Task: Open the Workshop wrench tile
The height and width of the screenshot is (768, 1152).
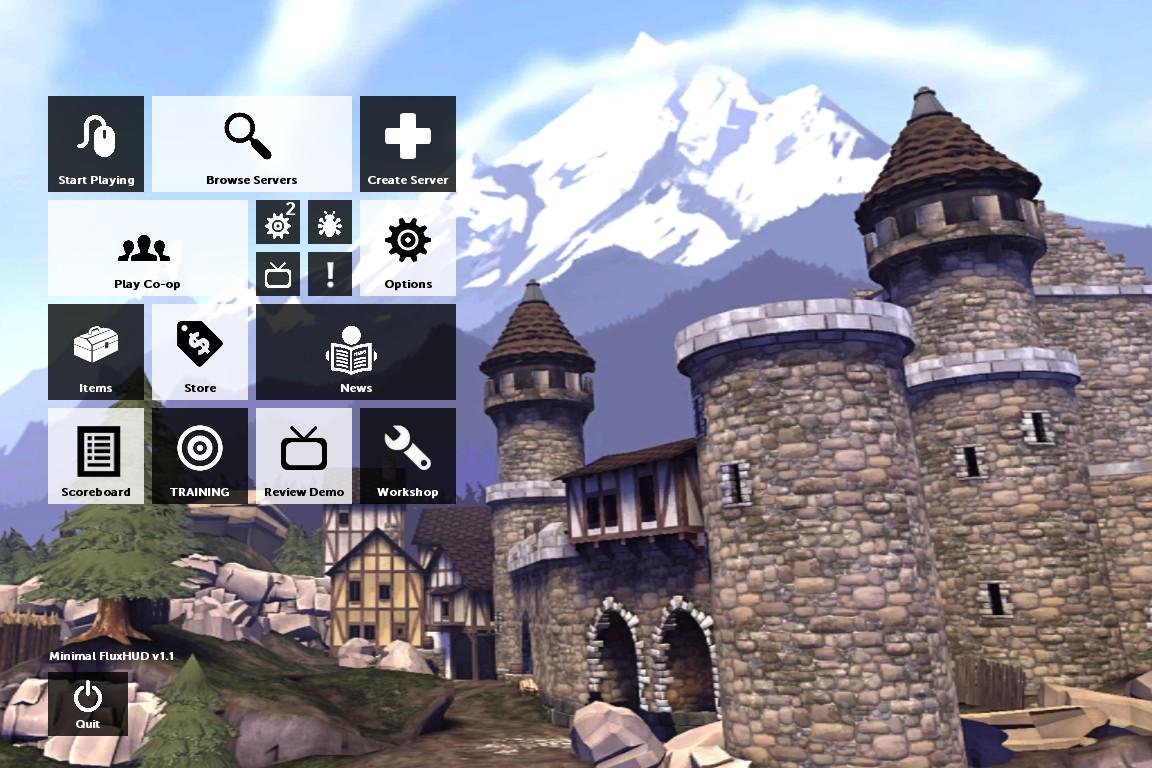Action: point(408,456)
